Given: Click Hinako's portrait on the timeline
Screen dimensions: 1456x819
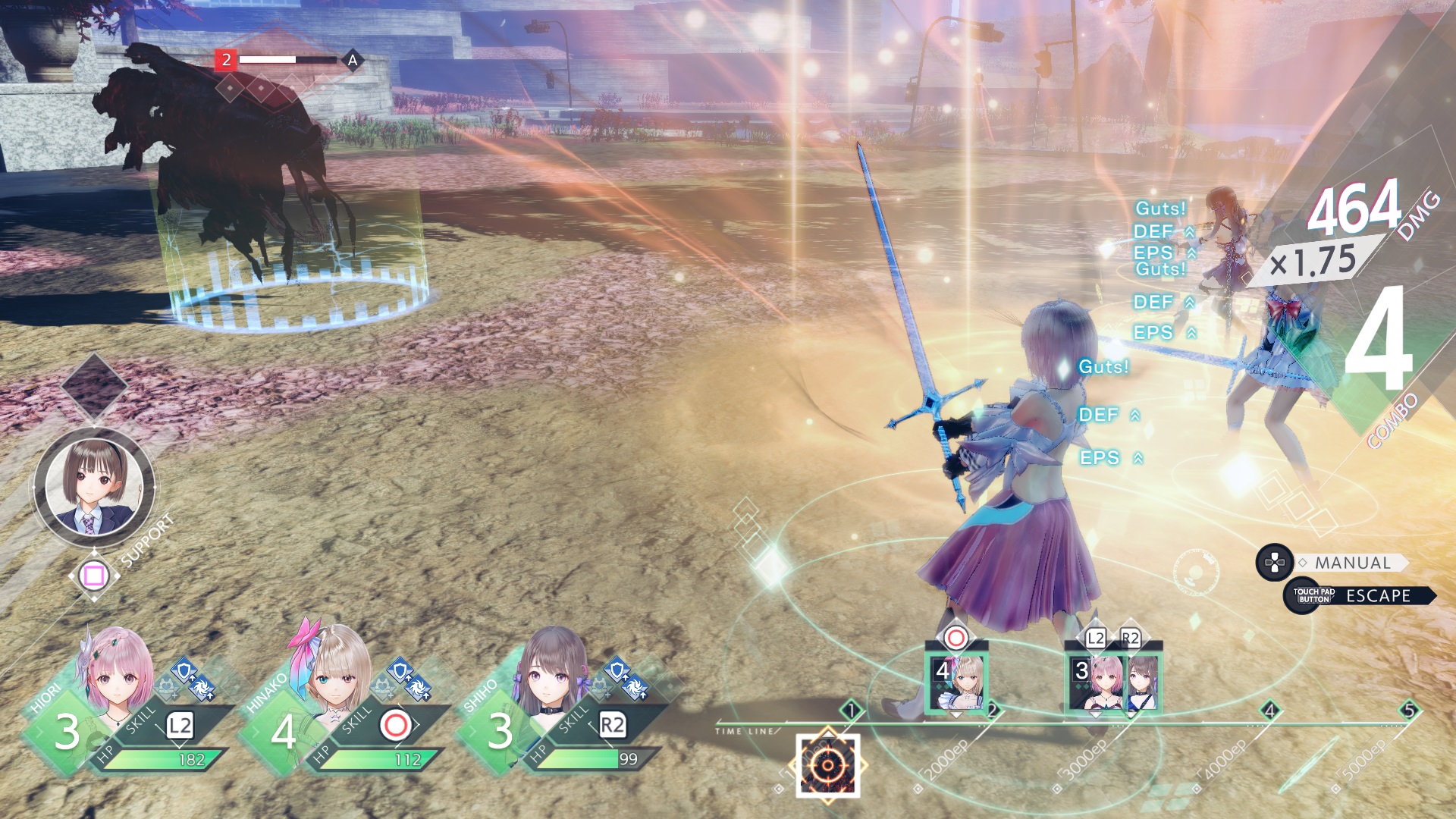Looking at the screenshot, I should pos(958,680).
